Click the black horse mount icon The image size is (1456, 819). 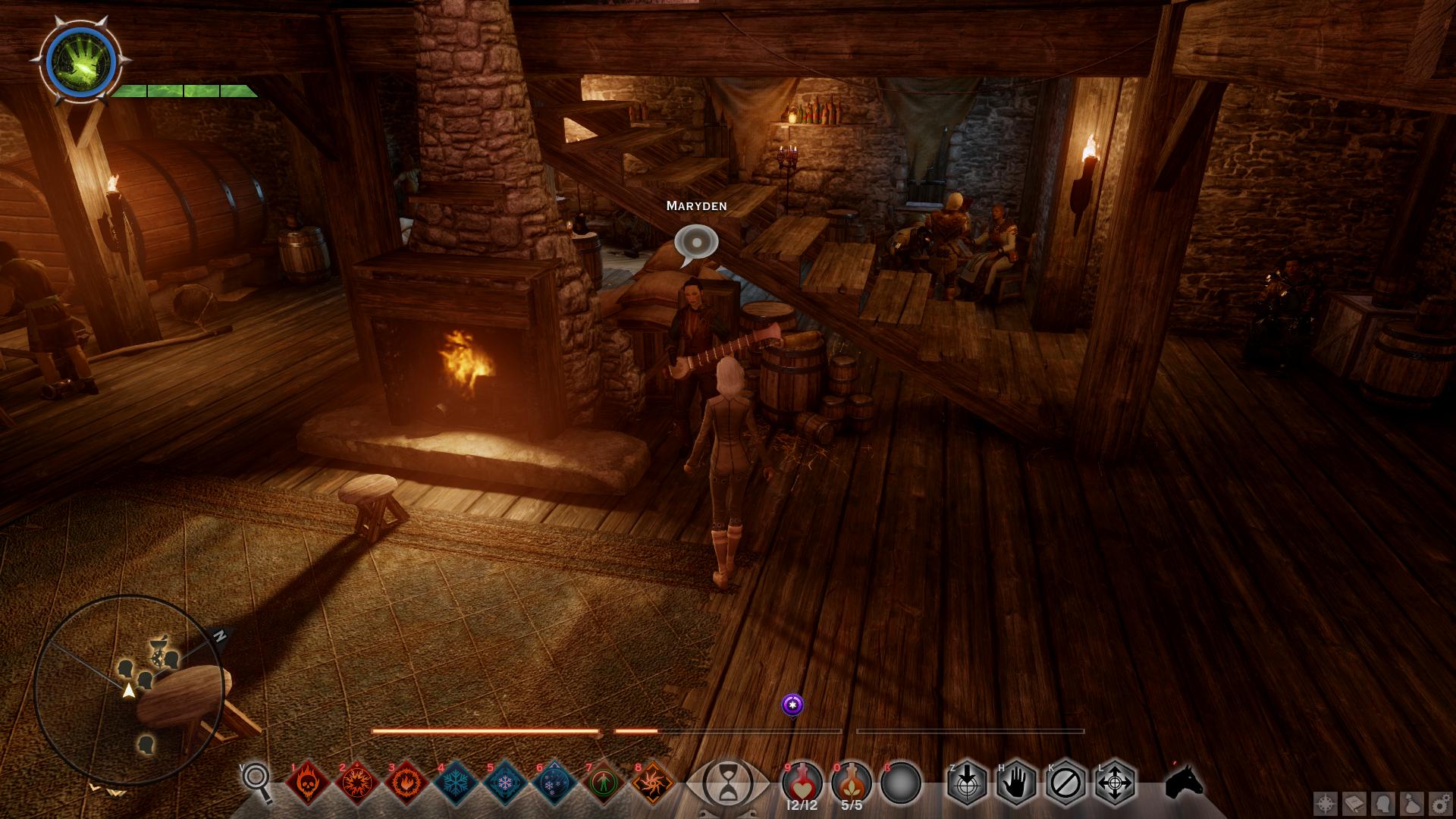[x=1183, y=782]
